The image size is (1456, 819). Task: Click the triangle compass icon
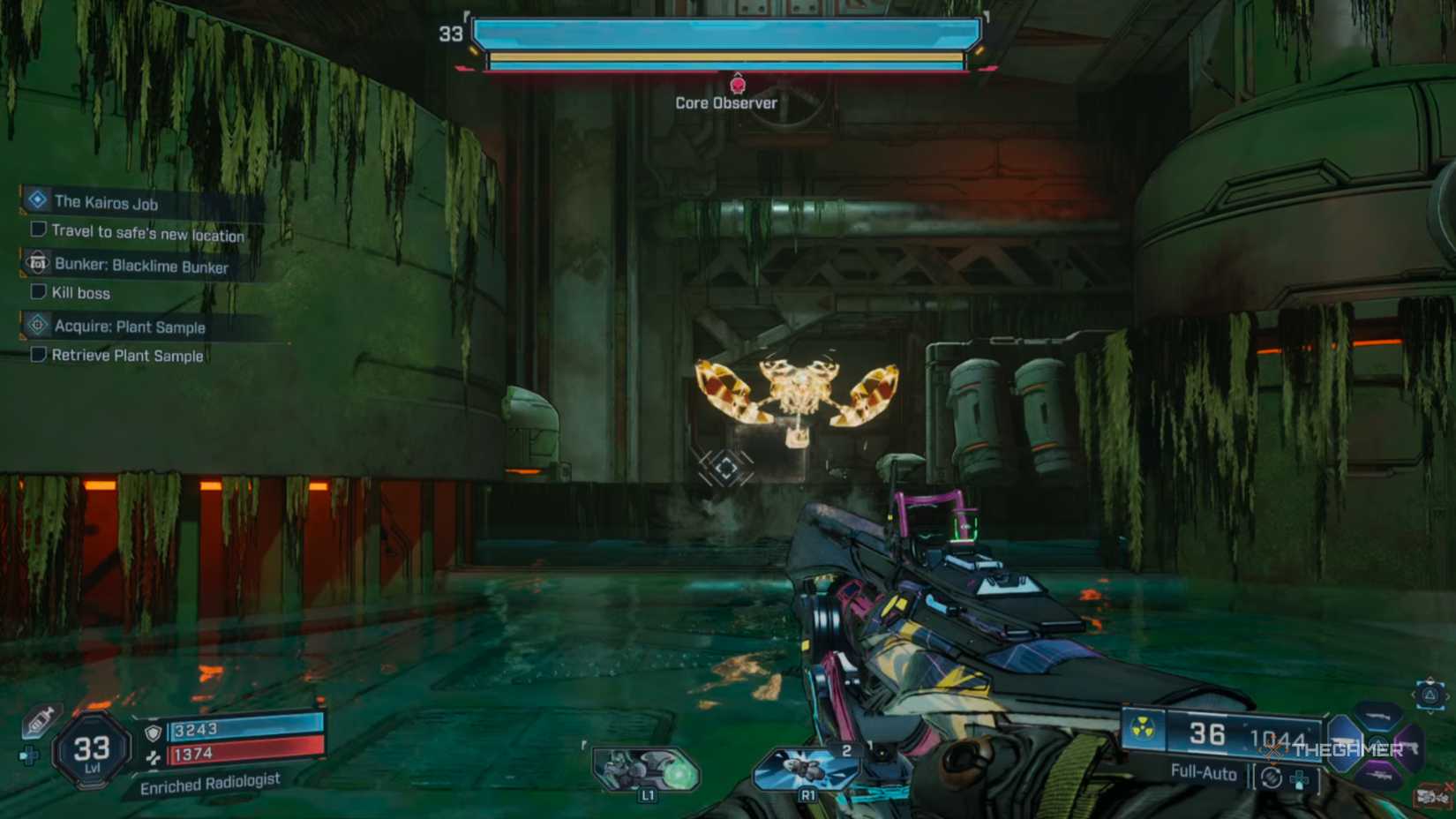tap(1430, 695)
